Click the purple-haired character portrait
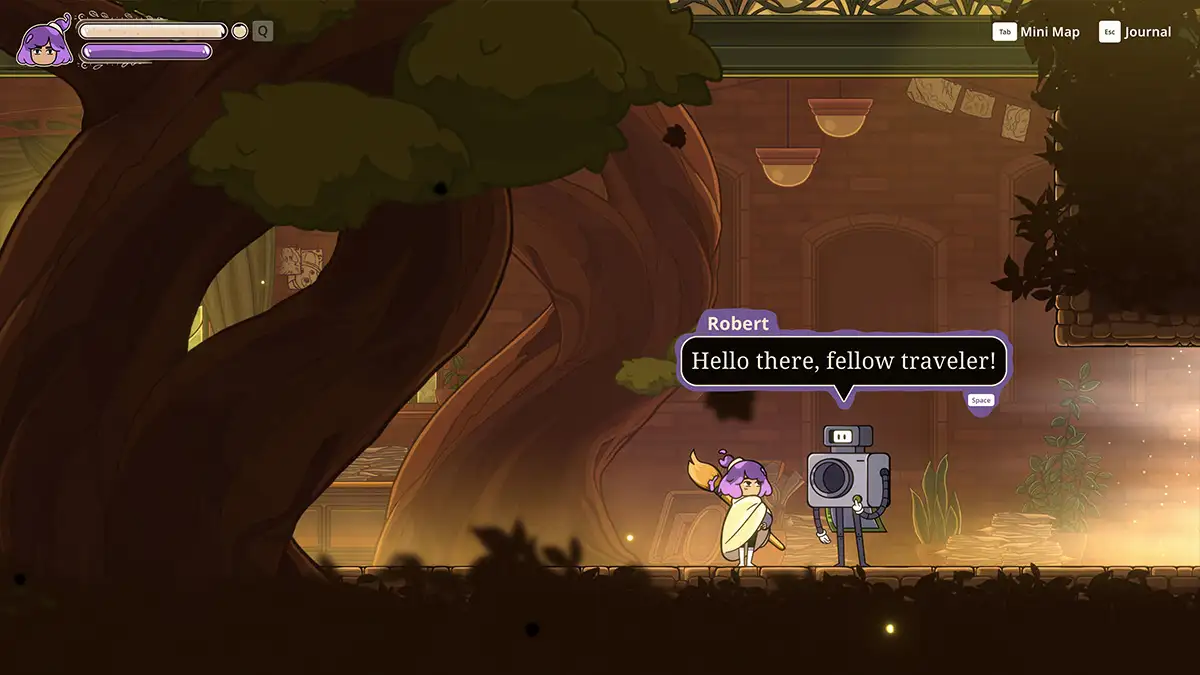 tap(44, 45)
